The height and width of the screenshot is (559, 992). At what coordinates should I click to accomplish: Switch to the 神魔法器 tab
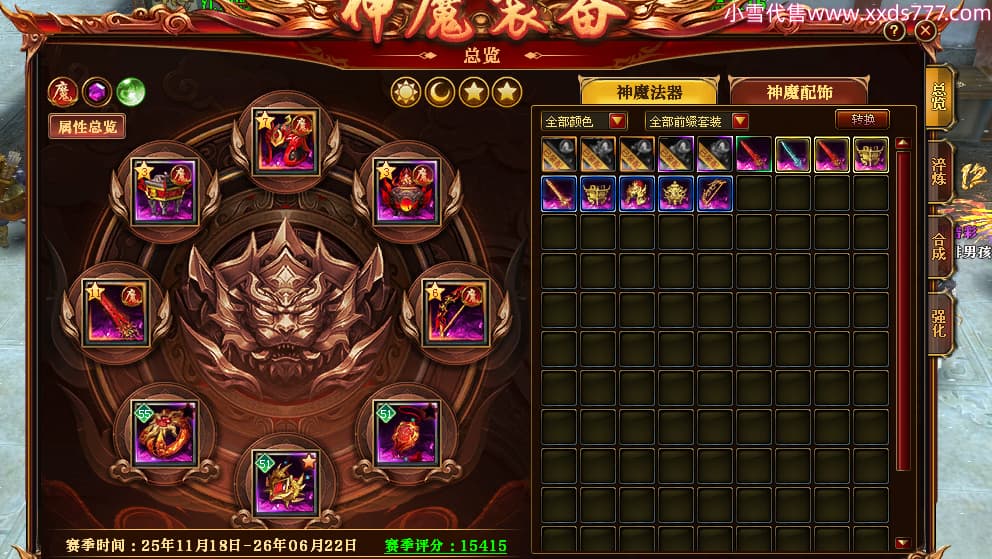pyautogui.click(x=649, y=92)
